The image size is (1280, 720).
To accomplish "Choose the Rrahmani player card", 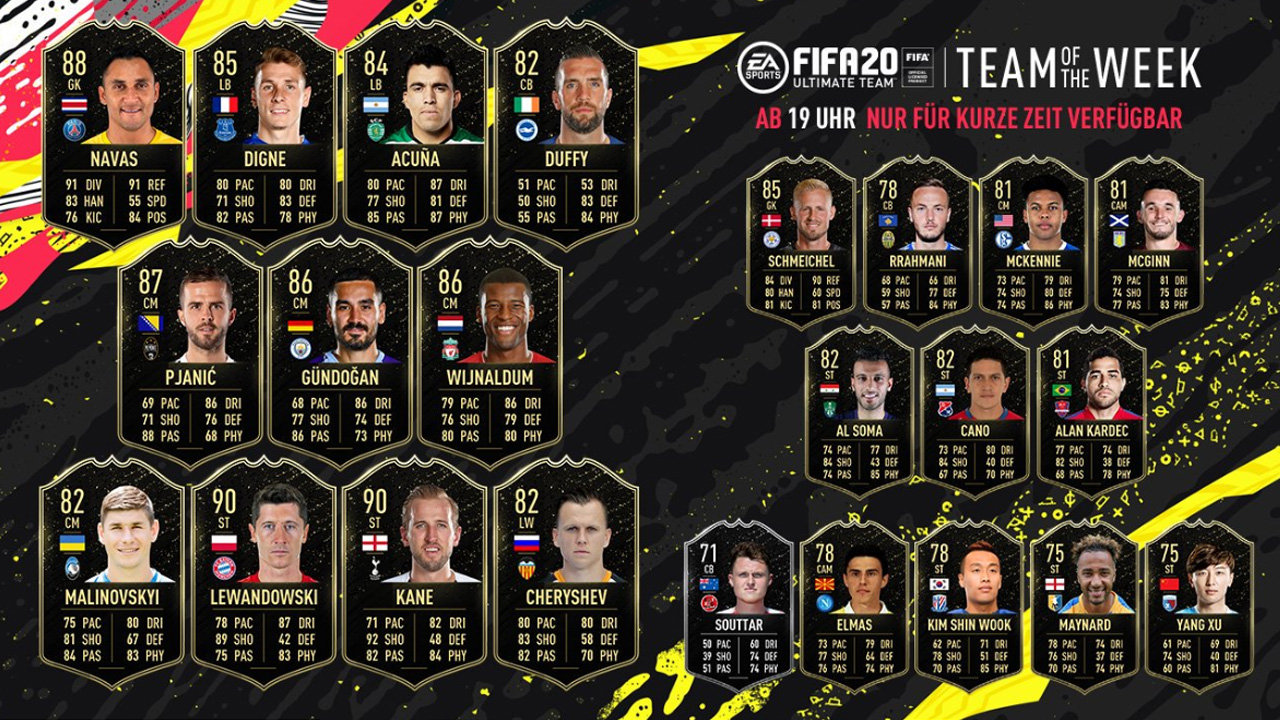I will coord(917,242).
